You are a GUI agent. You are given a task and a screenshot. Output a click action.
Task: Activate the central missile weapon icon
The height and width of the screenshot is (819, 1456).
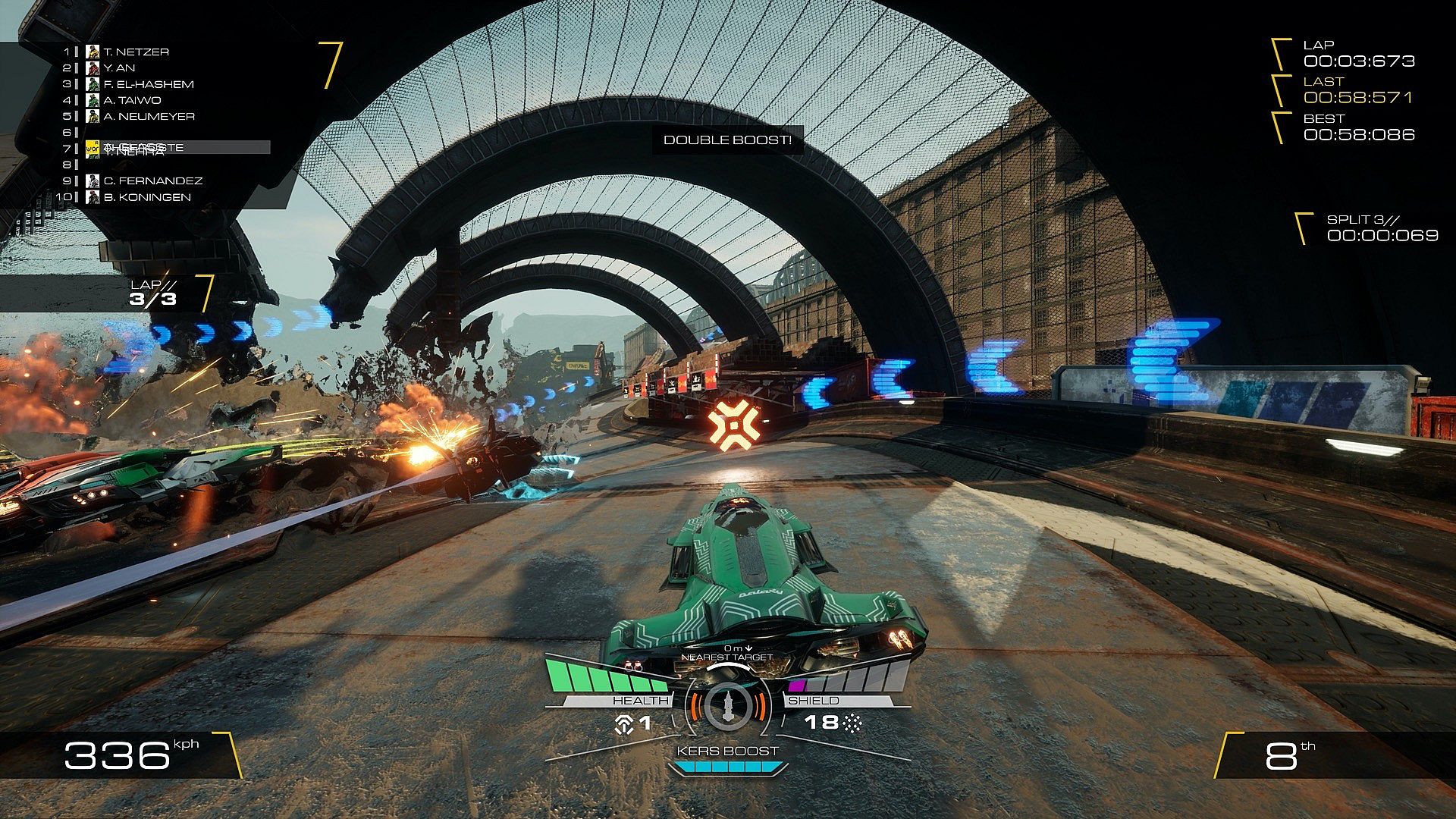pos(727,705)
